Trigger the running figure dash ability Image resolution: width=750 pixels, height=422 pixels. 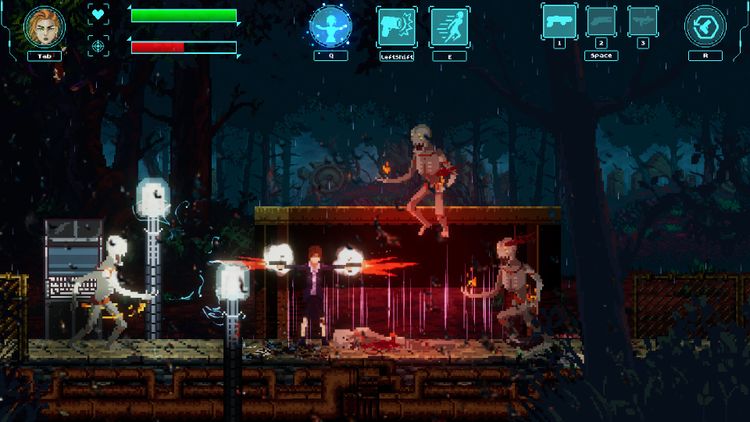pyautogui.click(x=449, y=27)
